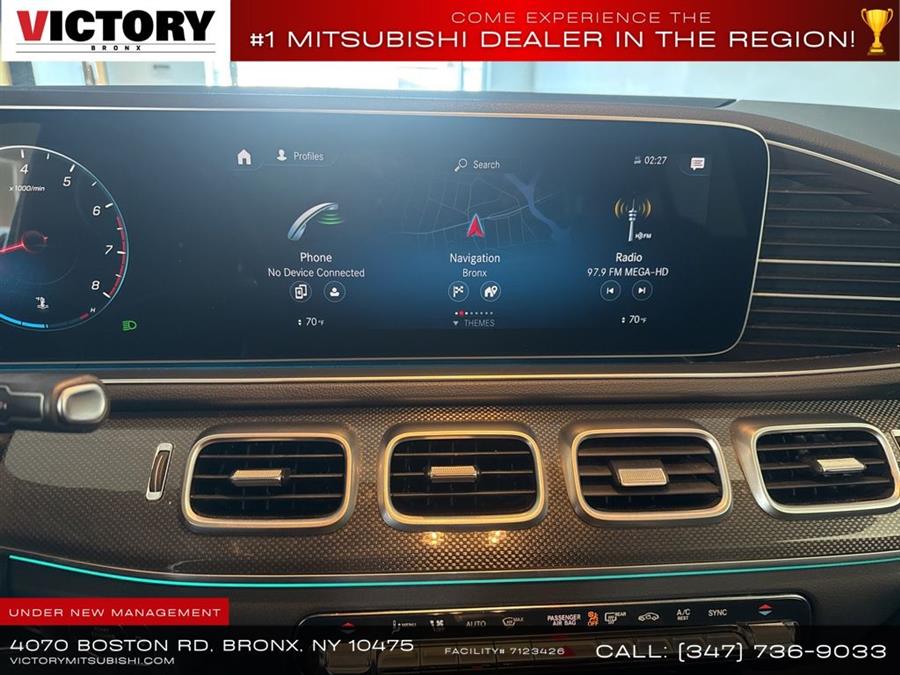Adjust the passenger-side 70°F temperature control
Screen dimensions: 900x675
tap(633, 320)
